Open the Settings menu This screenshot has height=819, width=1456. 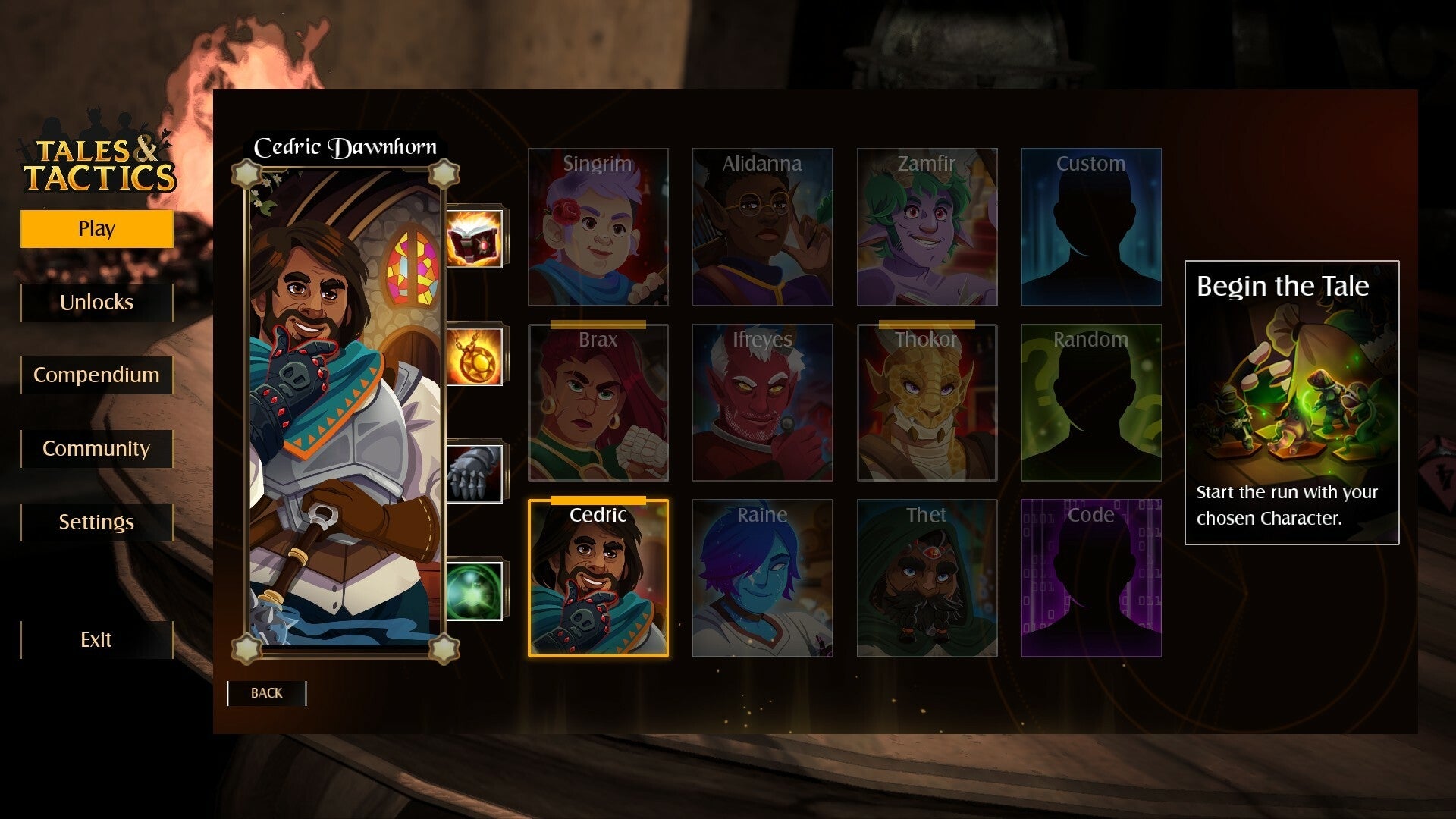[96, 522]
